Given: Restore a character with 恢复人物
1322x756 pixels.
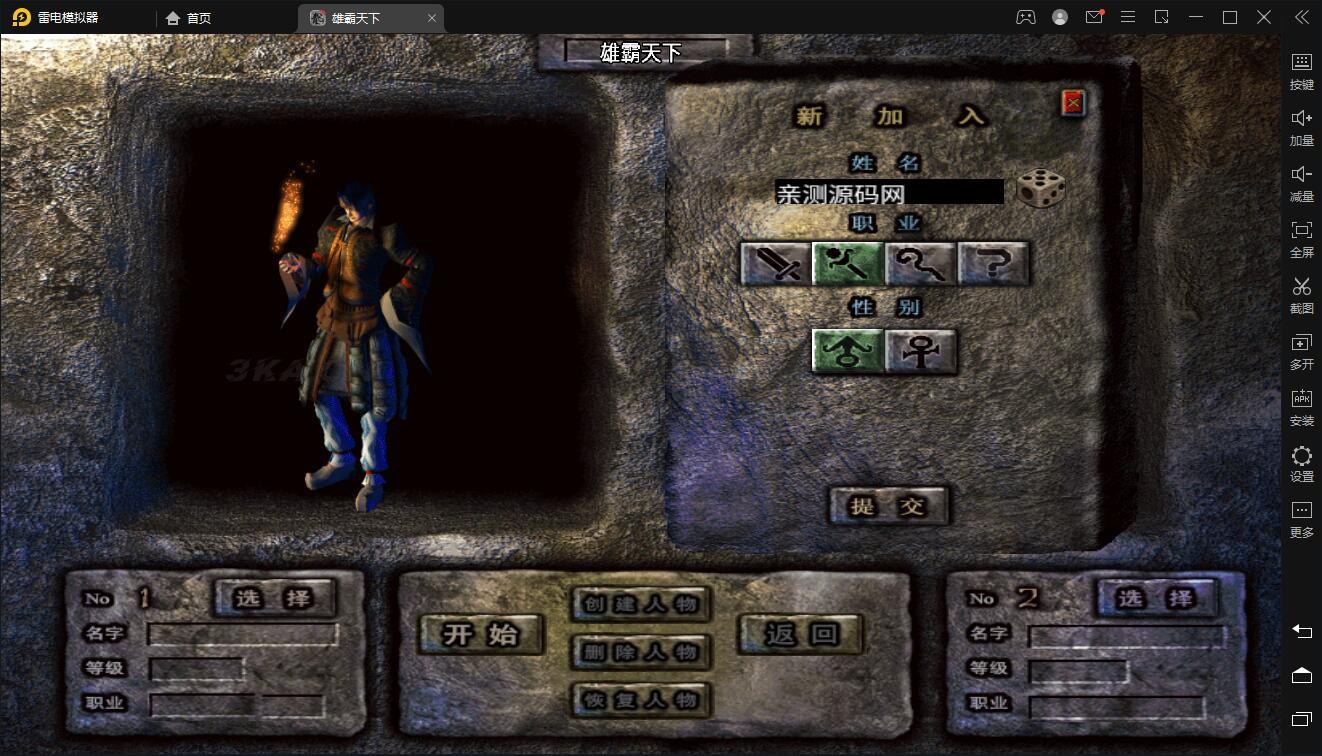Looking at the screenshot, I should click(x=641, y=699).
